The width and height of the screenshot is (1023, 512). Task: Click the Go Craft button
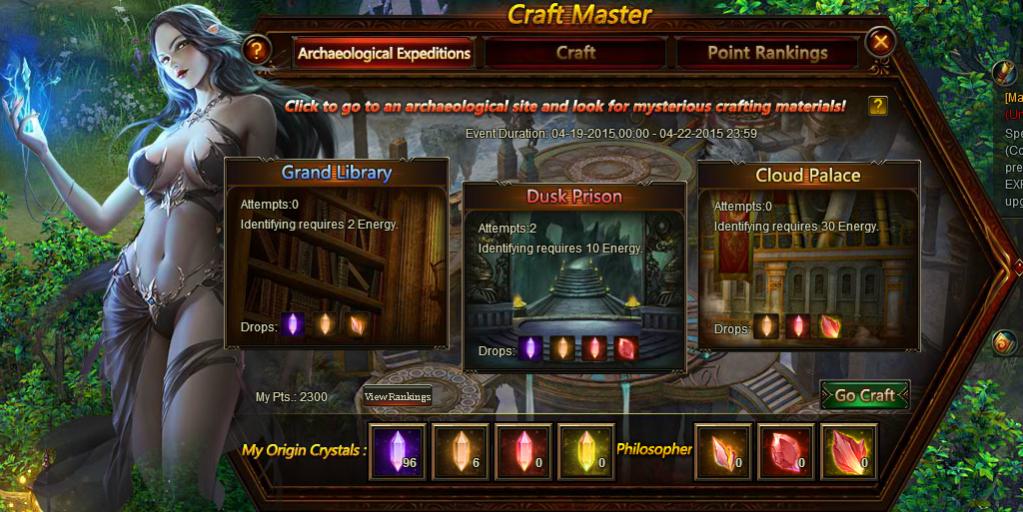(x=864, y=395)
